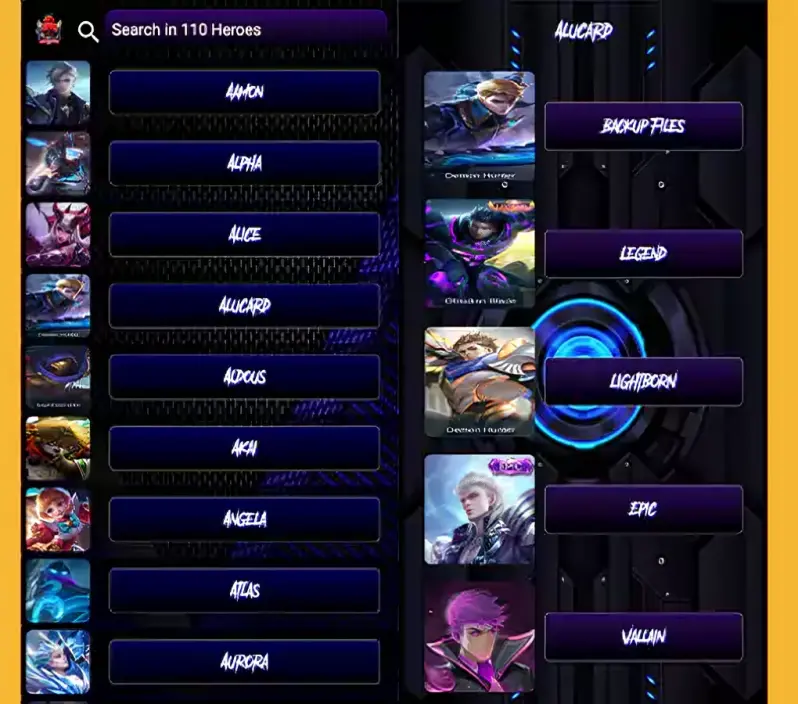Click the Obsidian Blade skin thumbnail
798x704 pixels.
479,253
